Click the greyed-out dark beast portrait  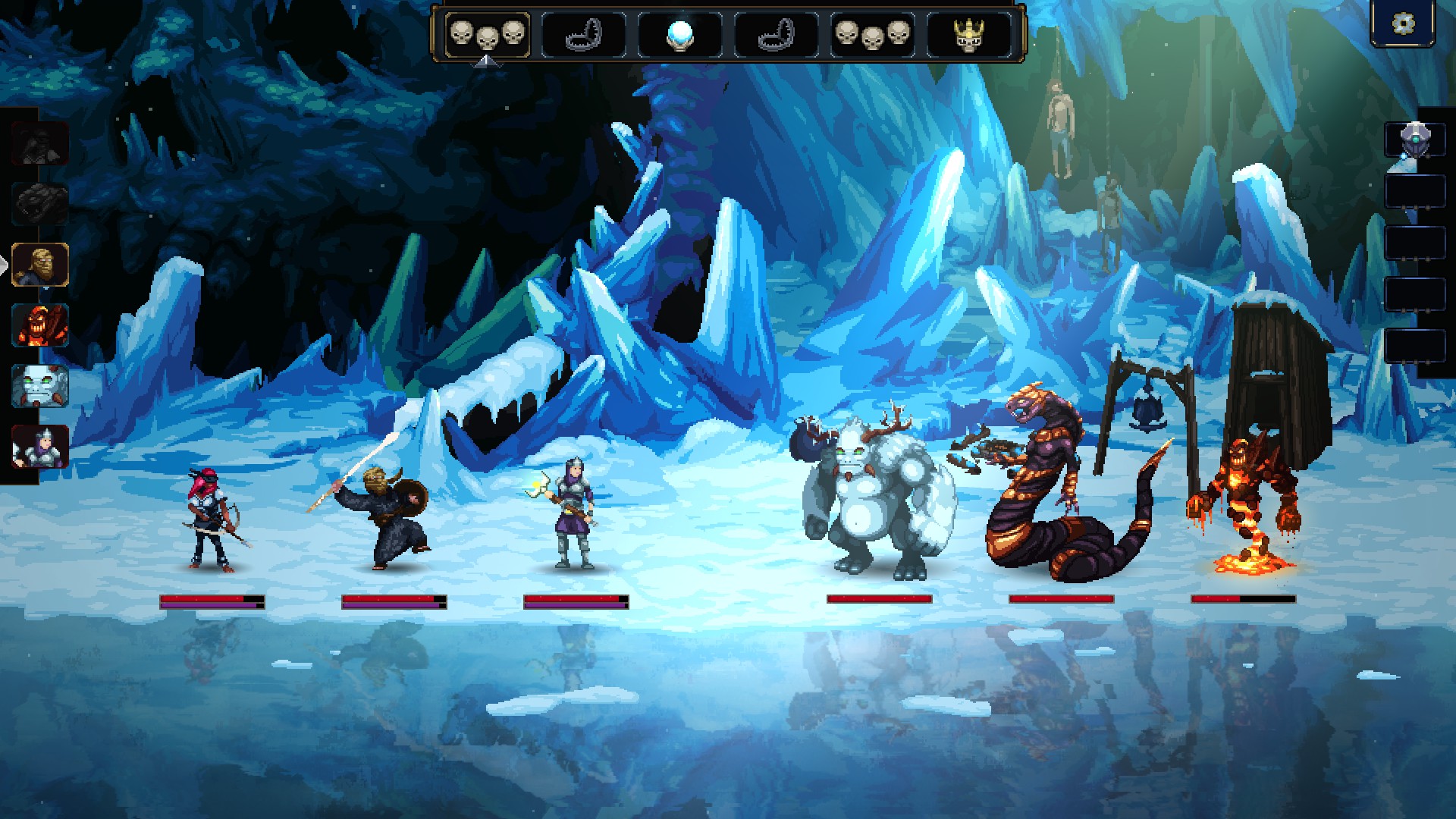click(40, 204)
